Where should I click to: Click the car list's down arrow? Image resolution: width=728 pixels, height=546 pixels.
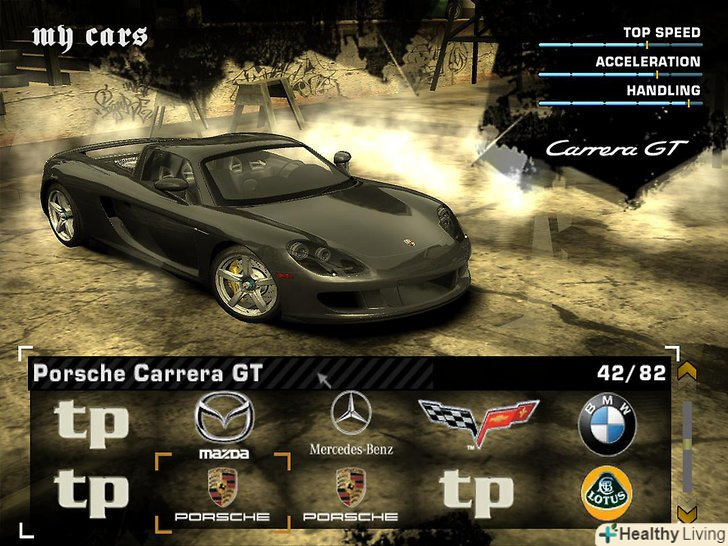pos(686,513)
